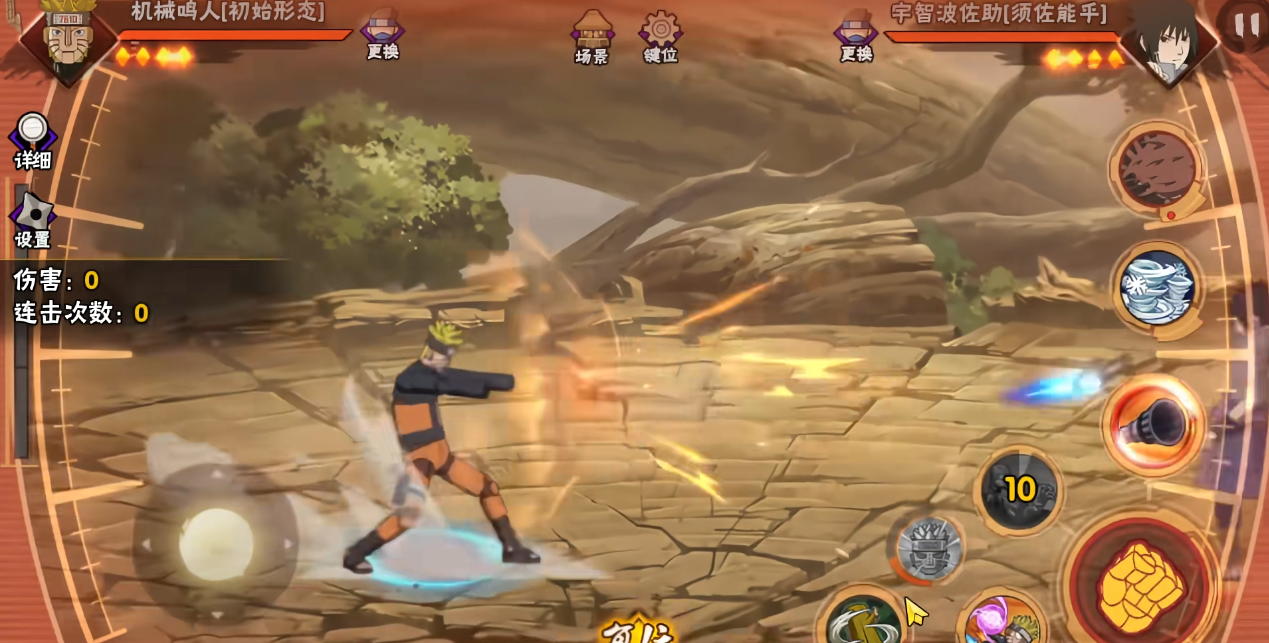This screenshot has width=1269, height=643.
Task: Use the green substitution log icon
Action: click(x=861, y=620)
